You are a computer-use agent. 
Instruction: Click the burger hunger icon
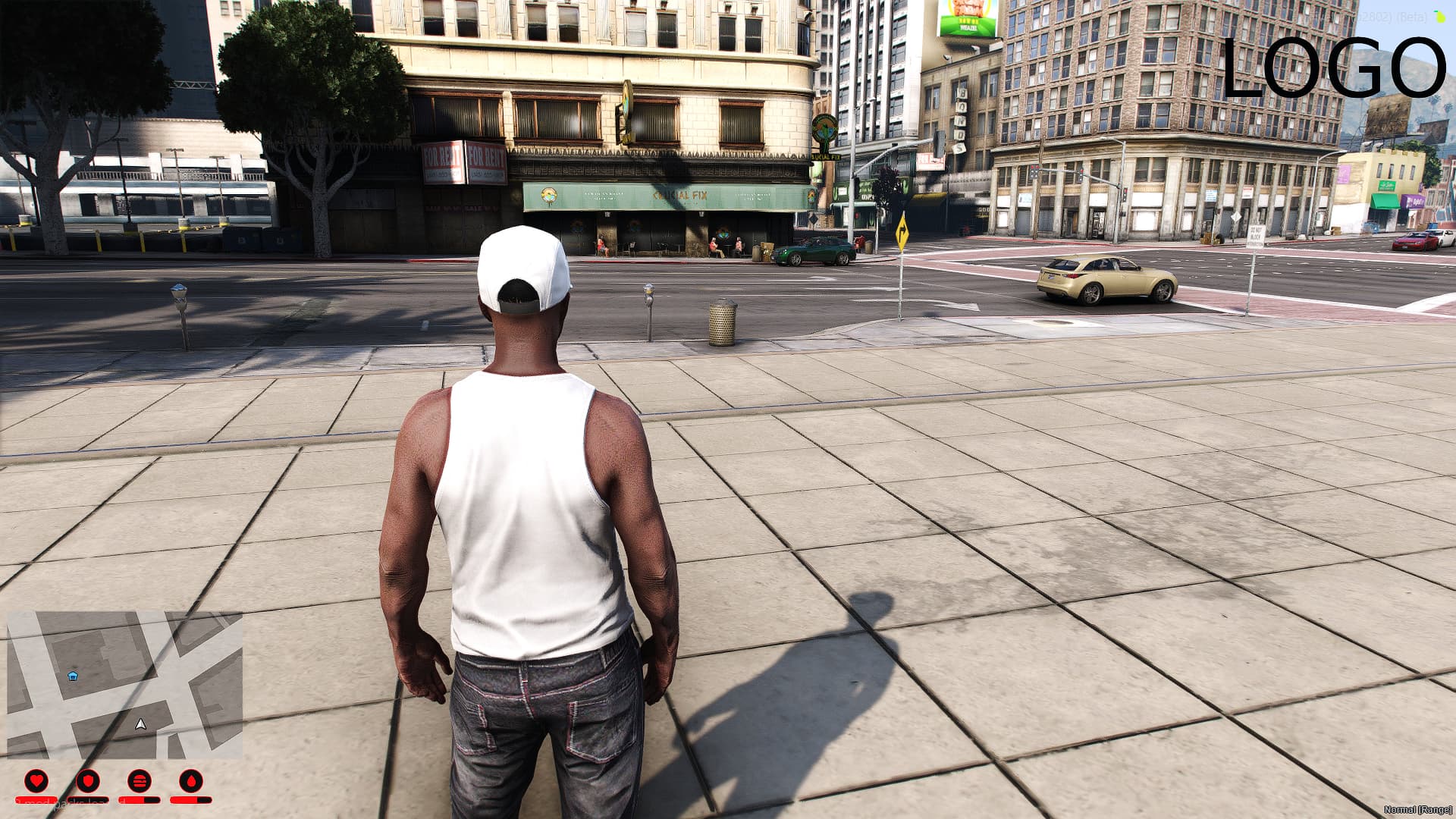[x=140, y=780]
